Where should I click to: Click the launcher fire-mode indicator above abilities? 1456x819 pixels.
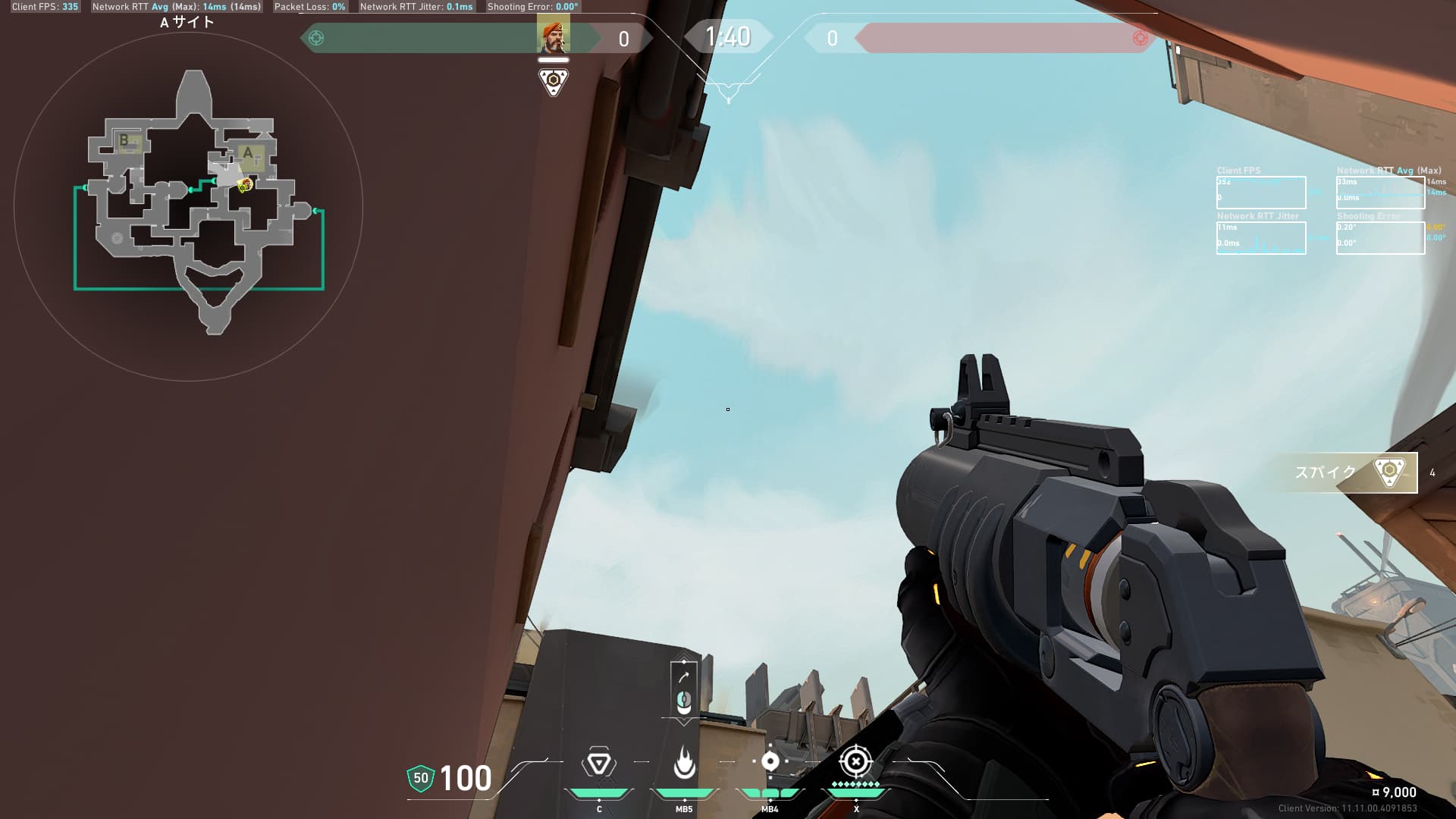(x=683, y=689)
